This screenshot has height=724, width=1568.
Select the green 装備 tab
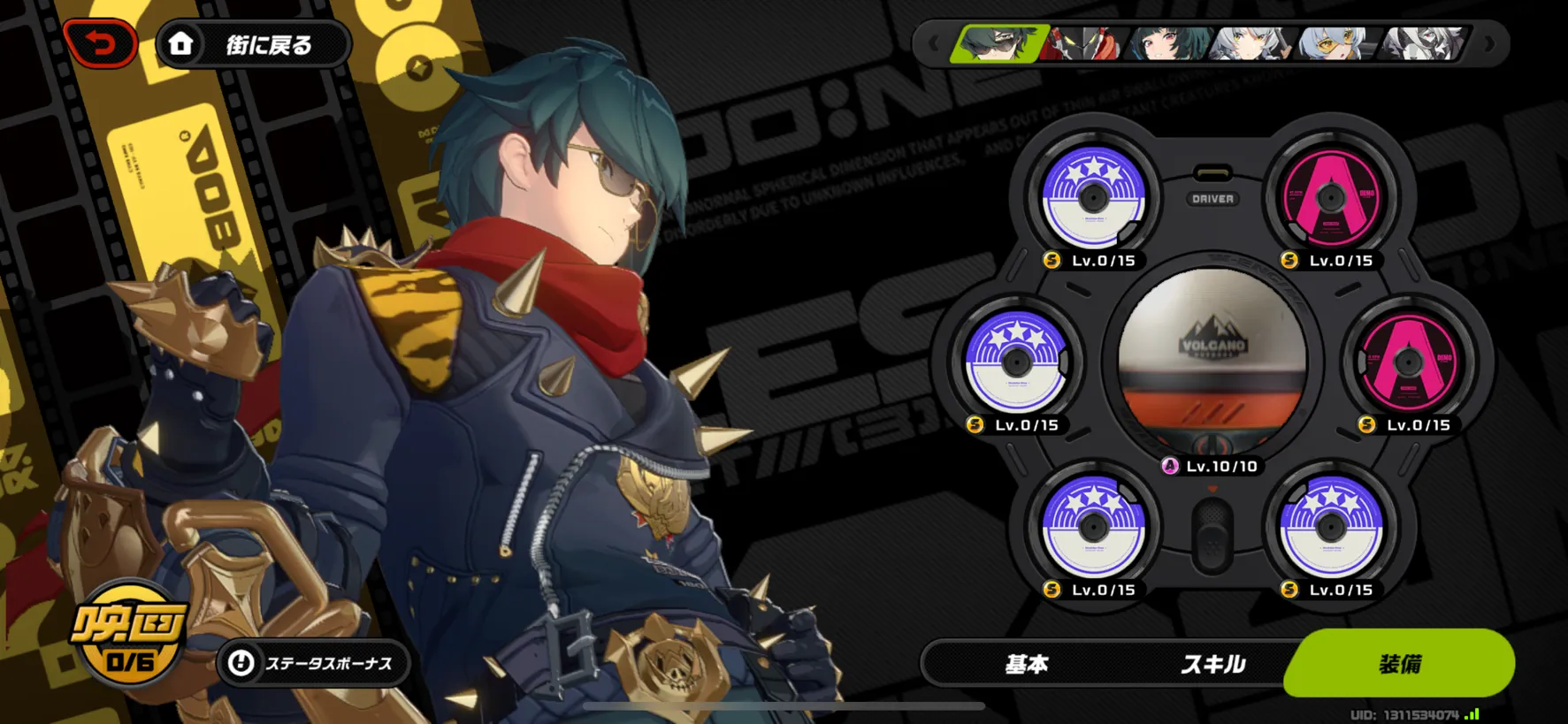(x=1400, y=663)
